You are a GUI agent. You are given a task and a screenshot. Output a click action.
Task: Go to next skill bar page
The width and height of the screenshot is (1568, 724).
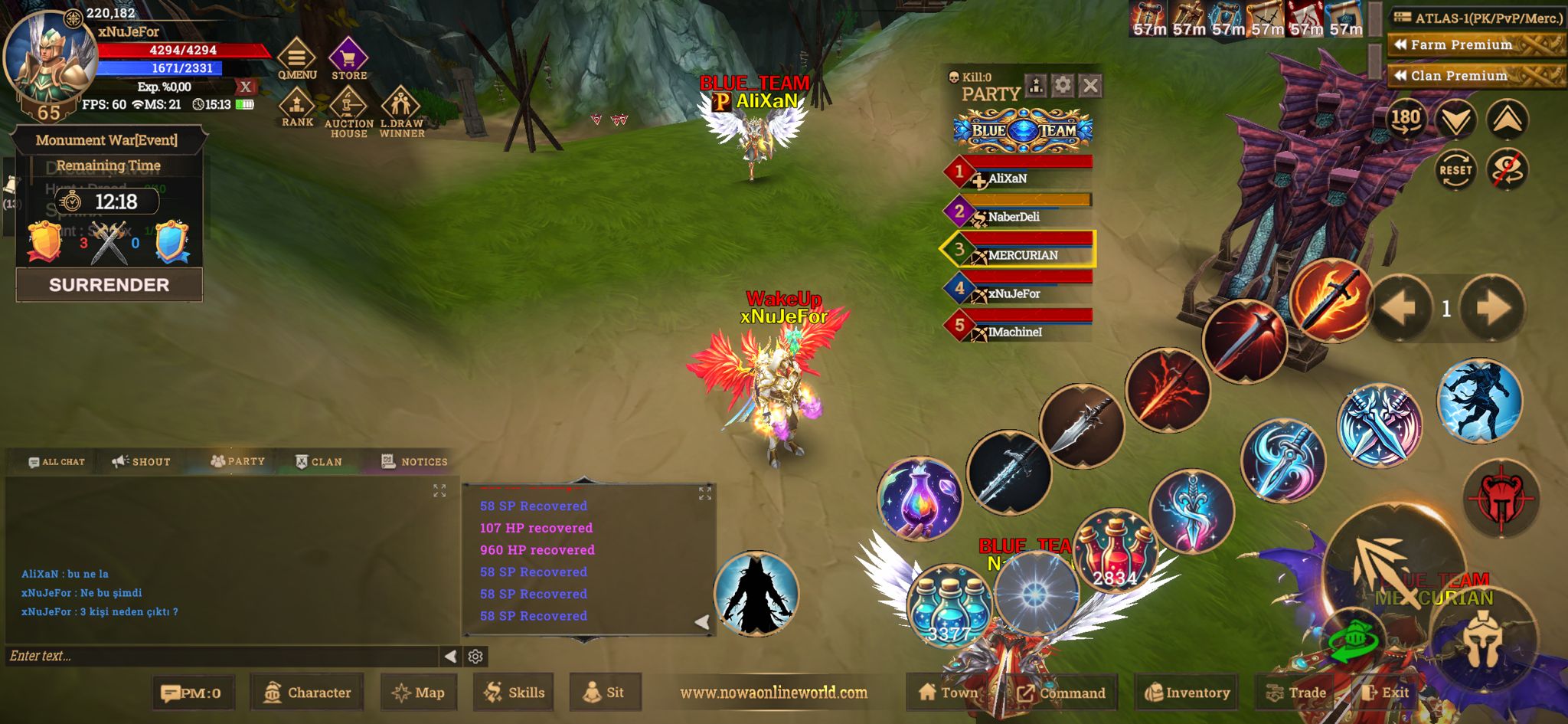coord(1491,308)
